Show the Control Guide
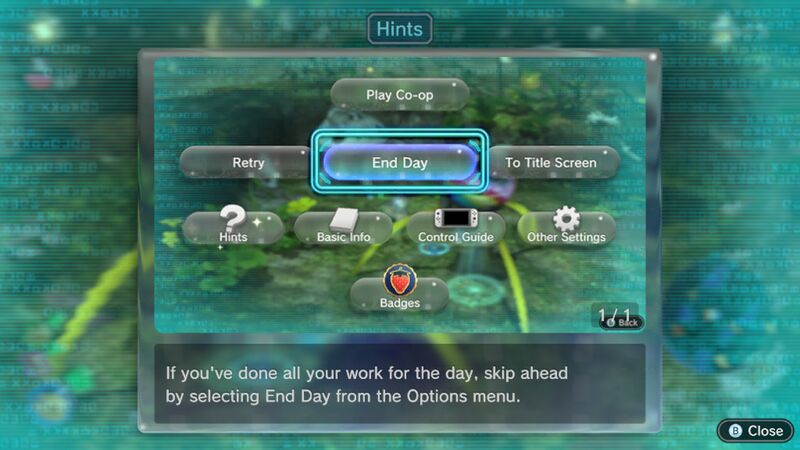 point(454,228)
